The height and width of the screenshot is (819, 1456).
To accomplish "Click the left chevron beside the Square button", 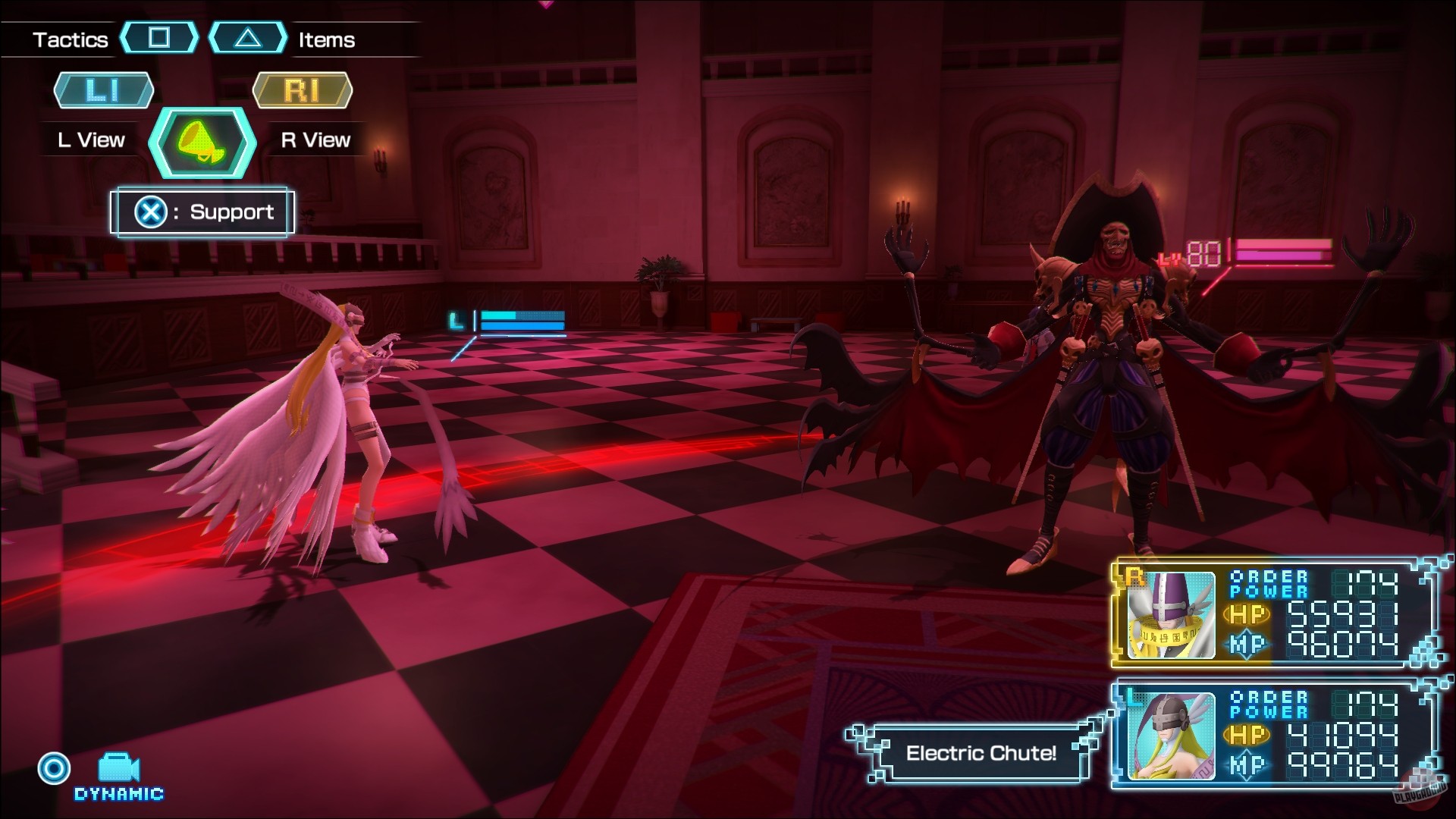I will click(x=123, y=36).
